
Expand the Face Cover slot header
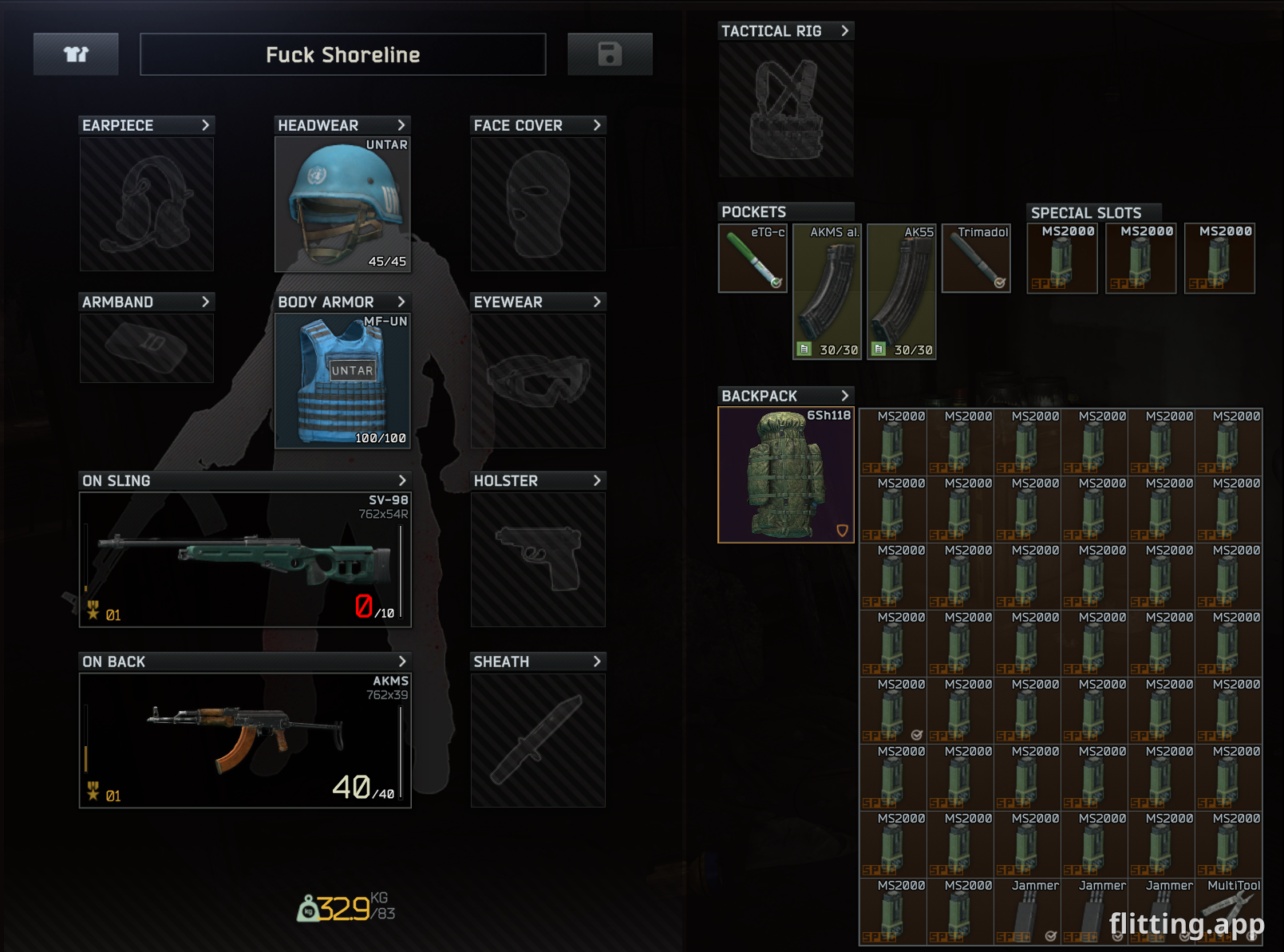click(597, 125)
